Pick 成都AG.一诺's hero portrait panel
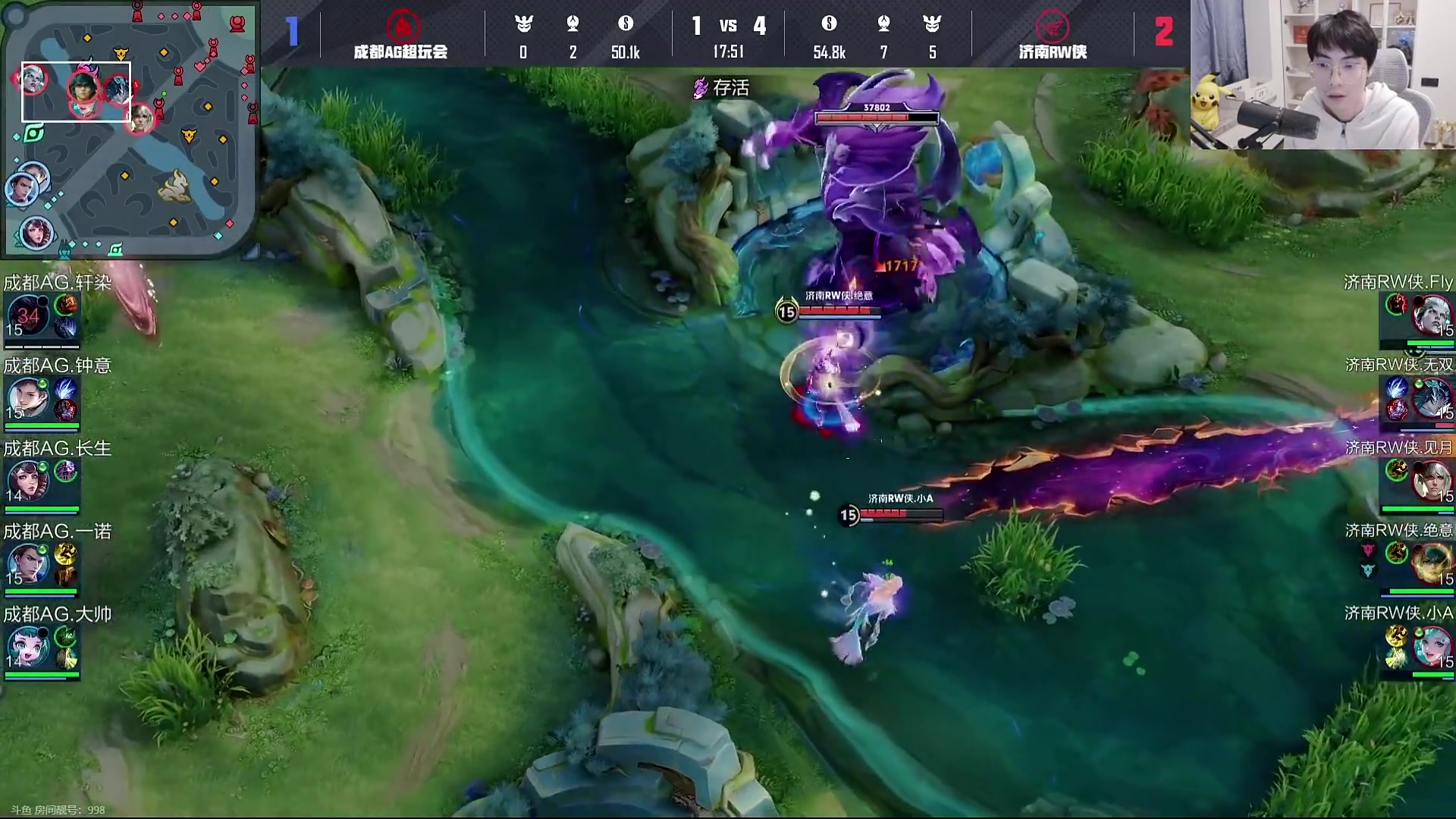 [28, 565]
